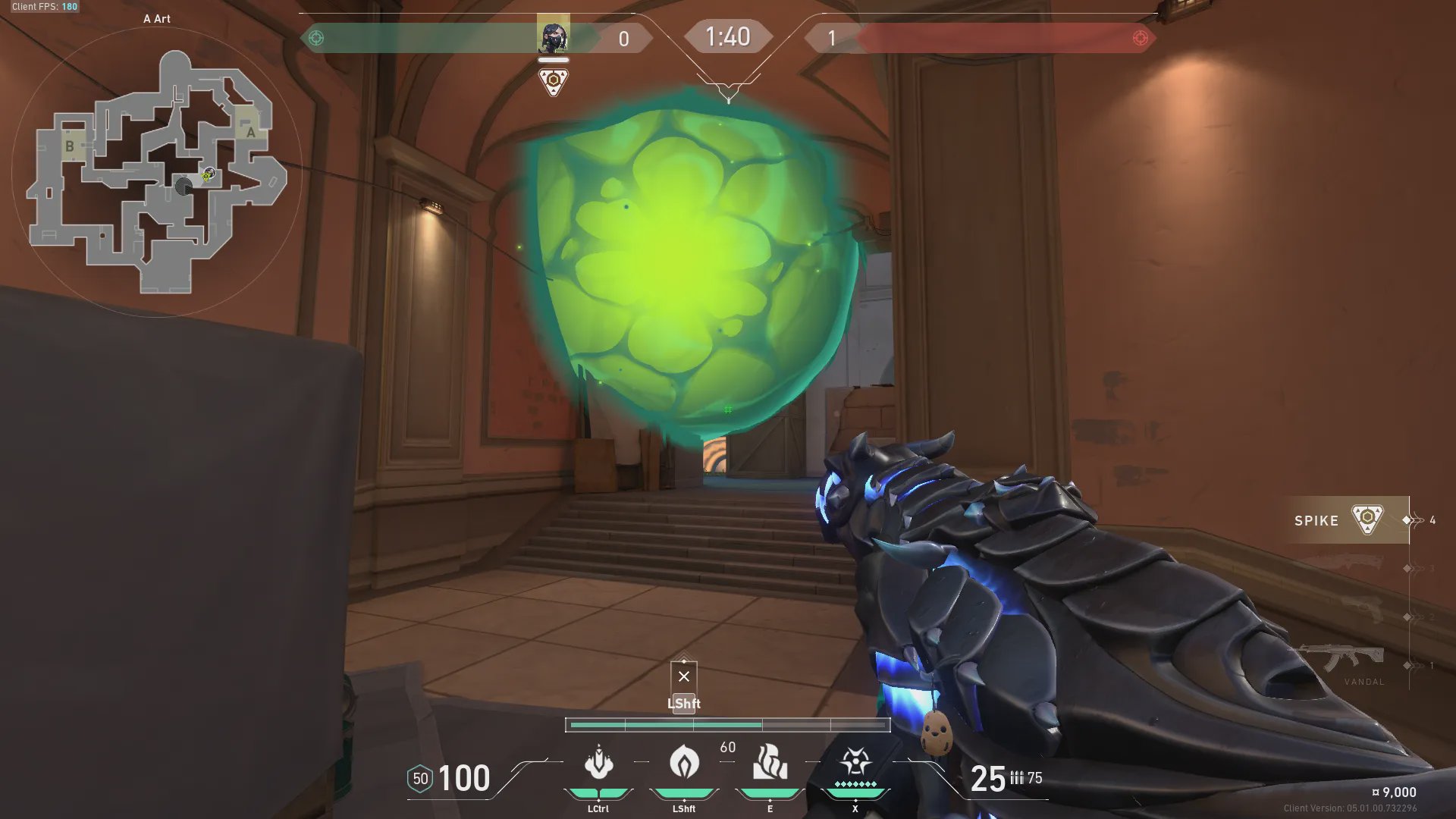Activate the Snake Bite ability icon
The width and height of the screenshot is (1456, 819).
click(598, 763)
